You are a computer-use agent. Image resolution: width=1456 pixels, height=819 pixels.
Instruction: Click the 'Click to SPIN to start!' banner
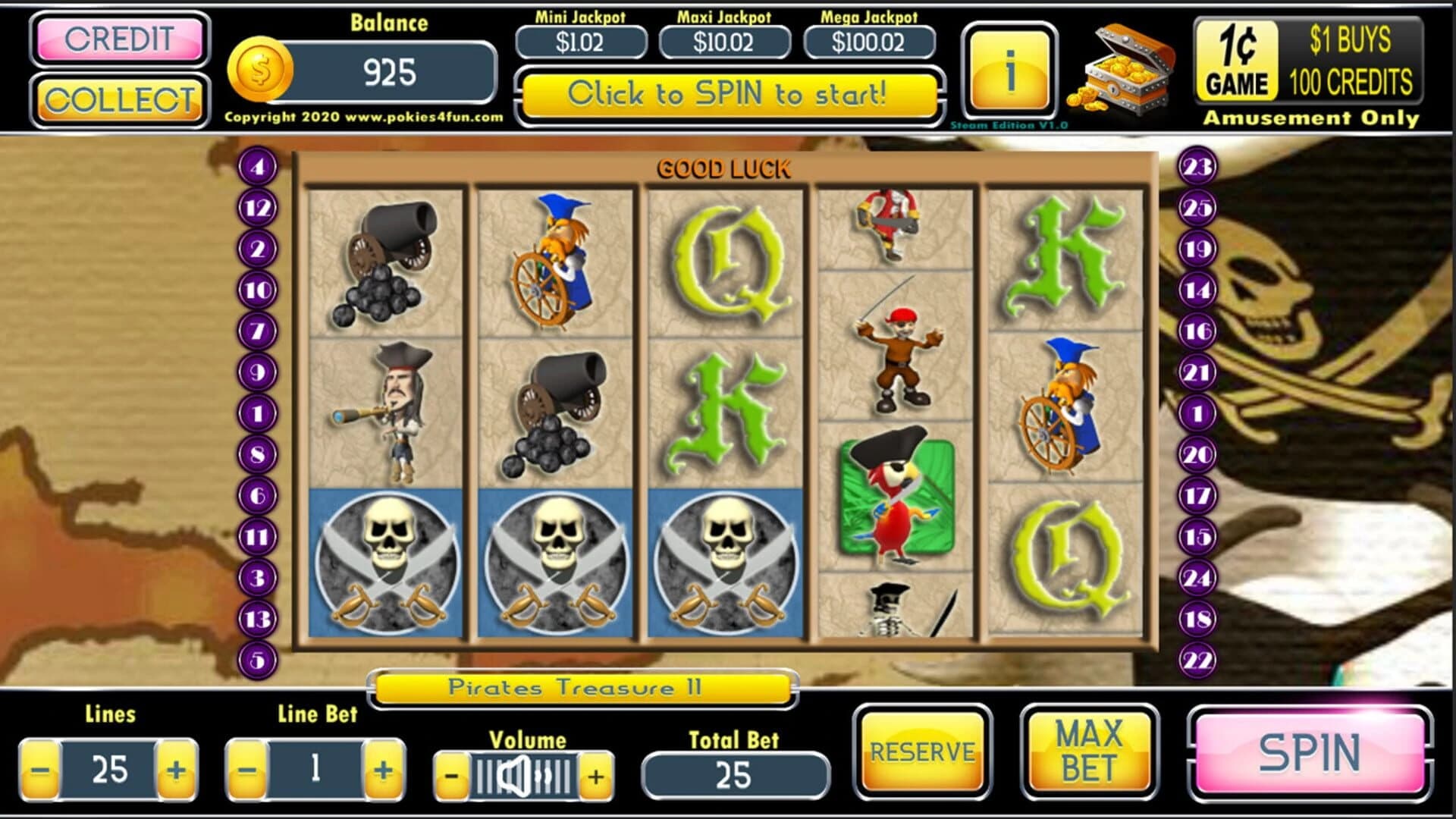pos(727,94)
